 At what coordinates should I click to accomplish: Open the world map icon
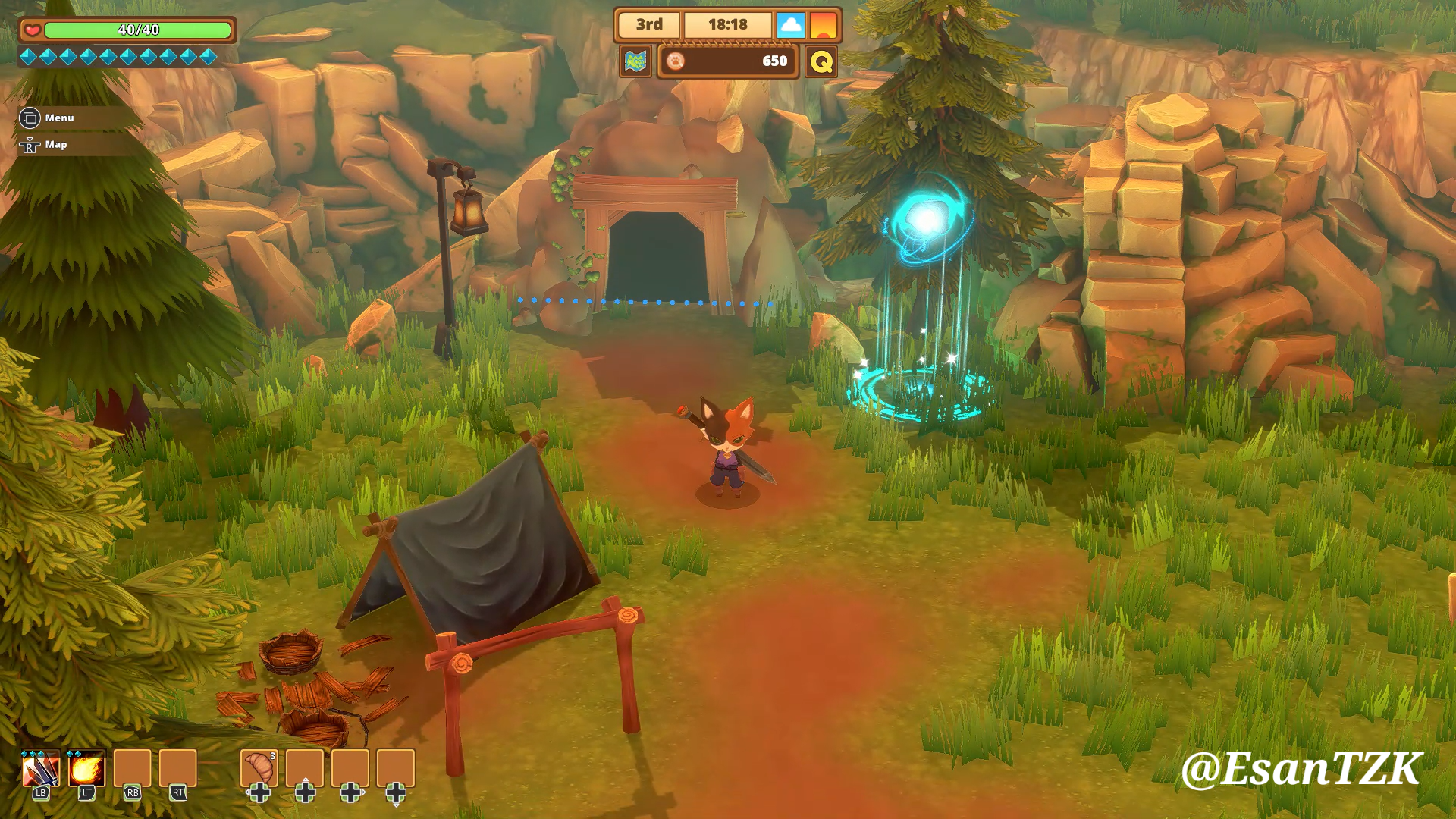tap(635, 61)
